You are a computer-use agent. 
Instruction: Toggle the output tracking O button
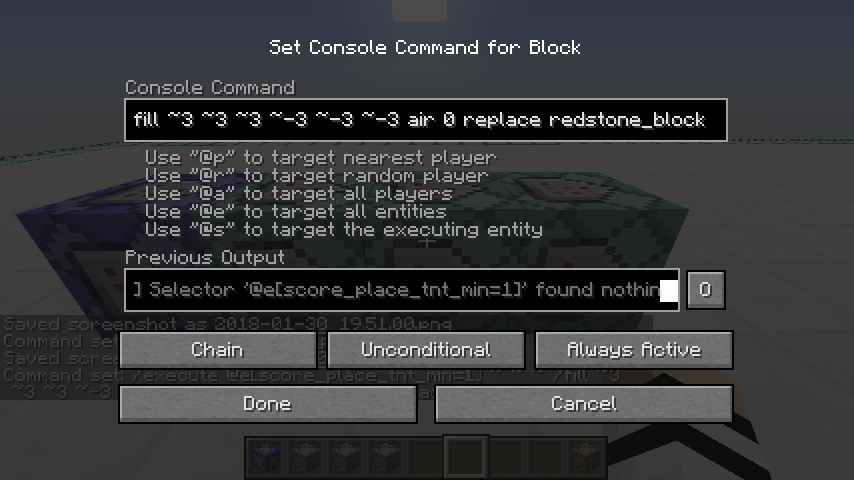point(705,290)
